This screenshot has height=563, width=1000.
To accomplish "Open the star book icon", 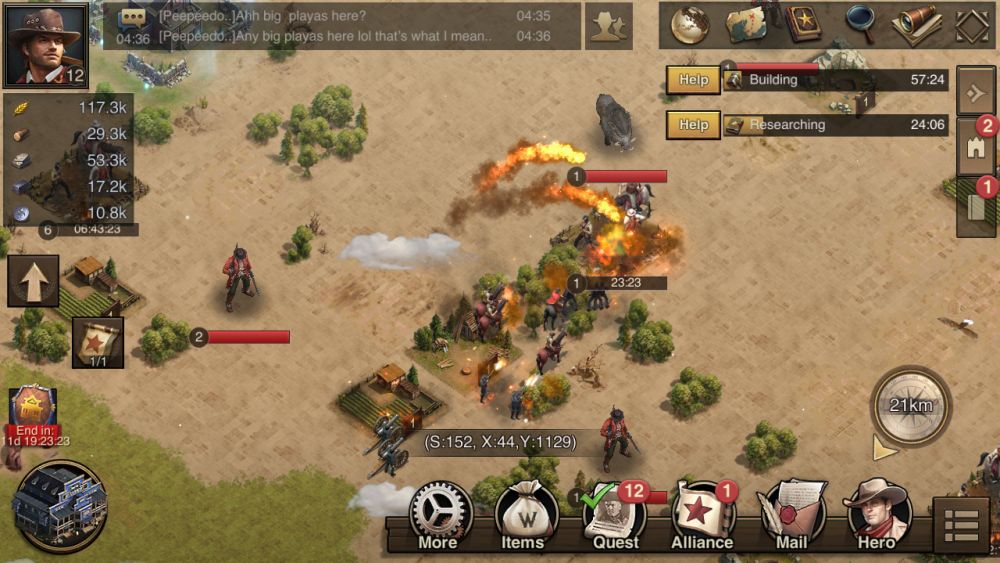I will click(802, 25).
